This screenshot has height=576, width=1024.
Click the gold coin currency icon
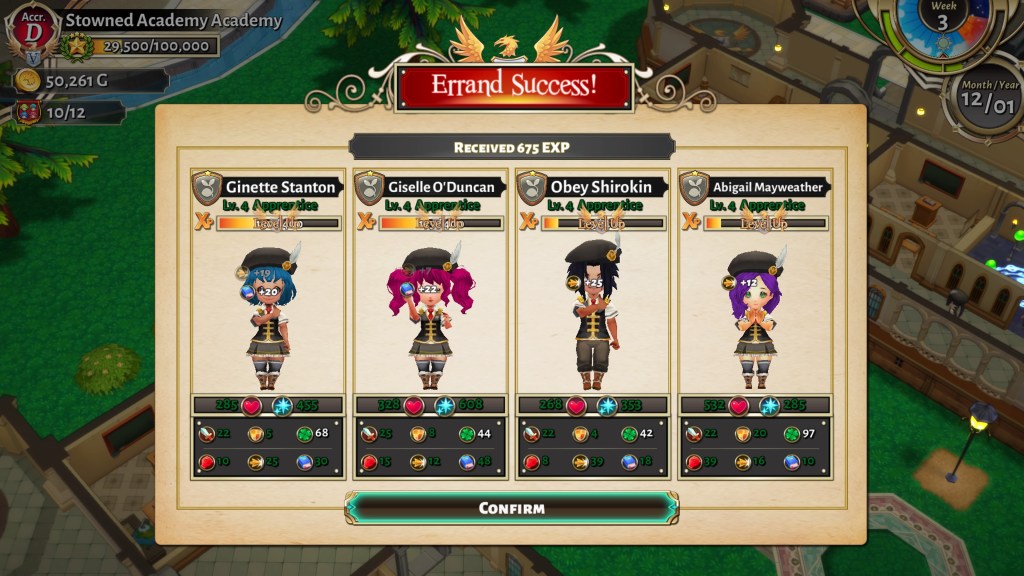click(x=27, y=81)
